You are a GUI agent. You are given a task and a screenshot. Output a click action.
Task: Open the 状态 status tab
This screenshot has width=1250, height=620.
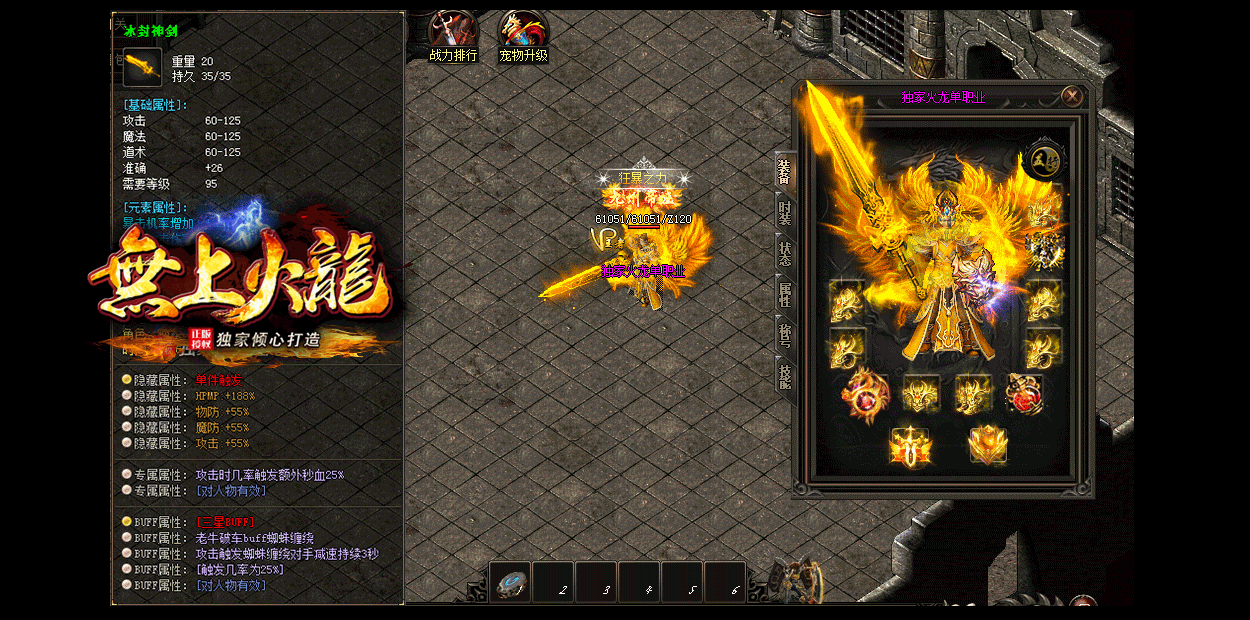click(x=785, y=252)
